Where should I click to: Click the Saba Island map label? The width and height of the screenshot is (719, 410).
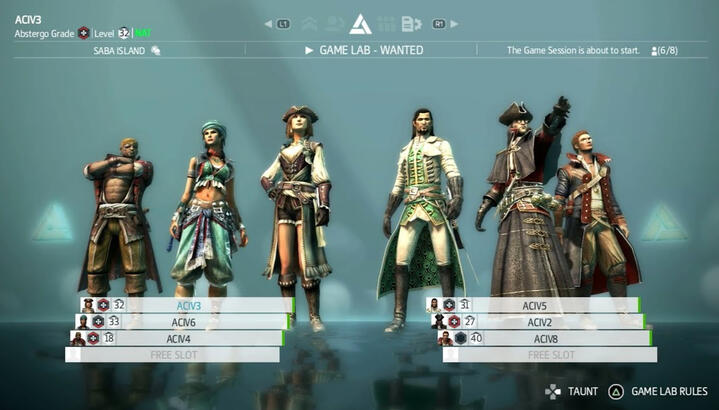(118, 50)
